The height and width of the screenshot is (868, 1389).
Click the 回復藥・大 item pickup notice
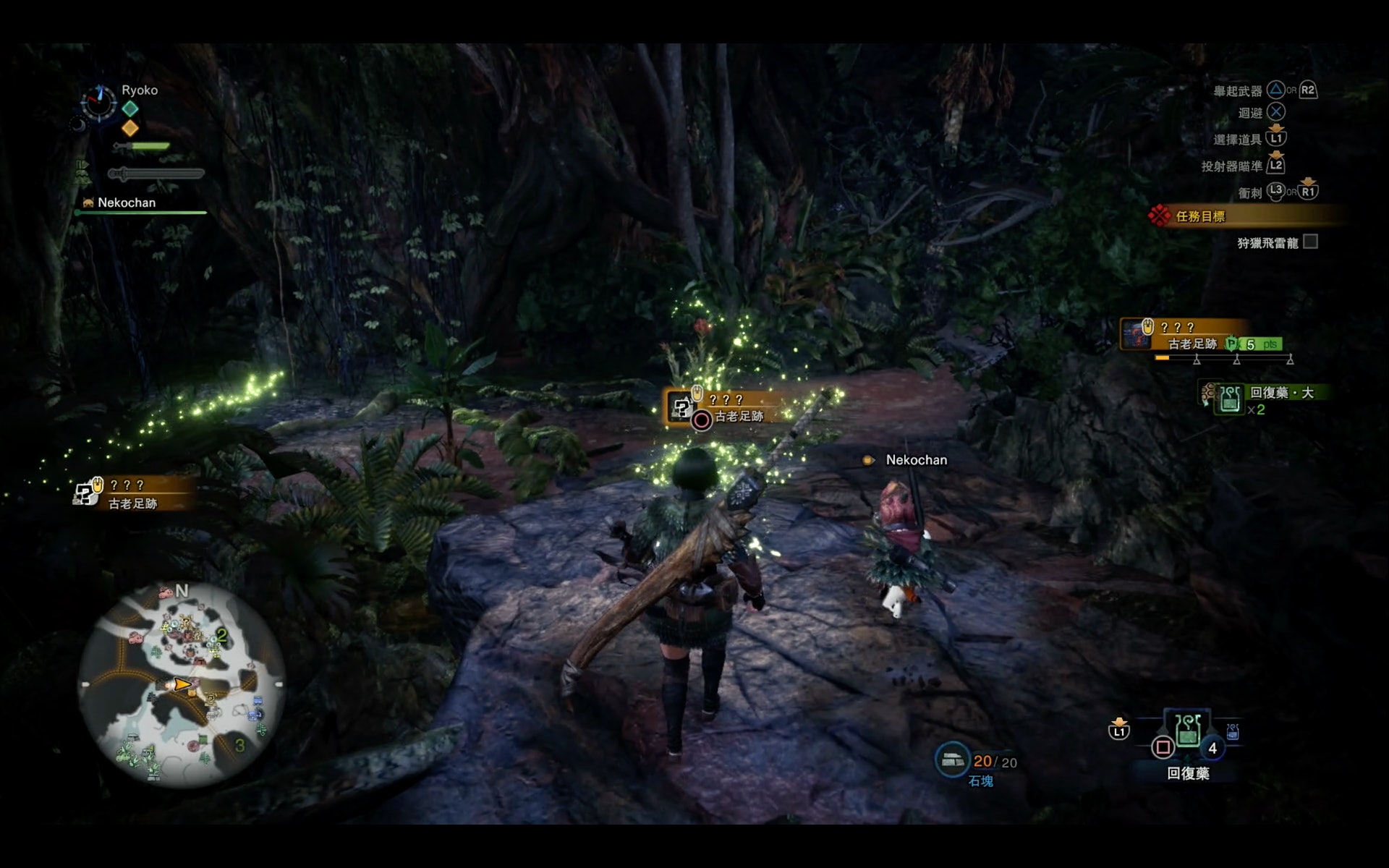1267,399
